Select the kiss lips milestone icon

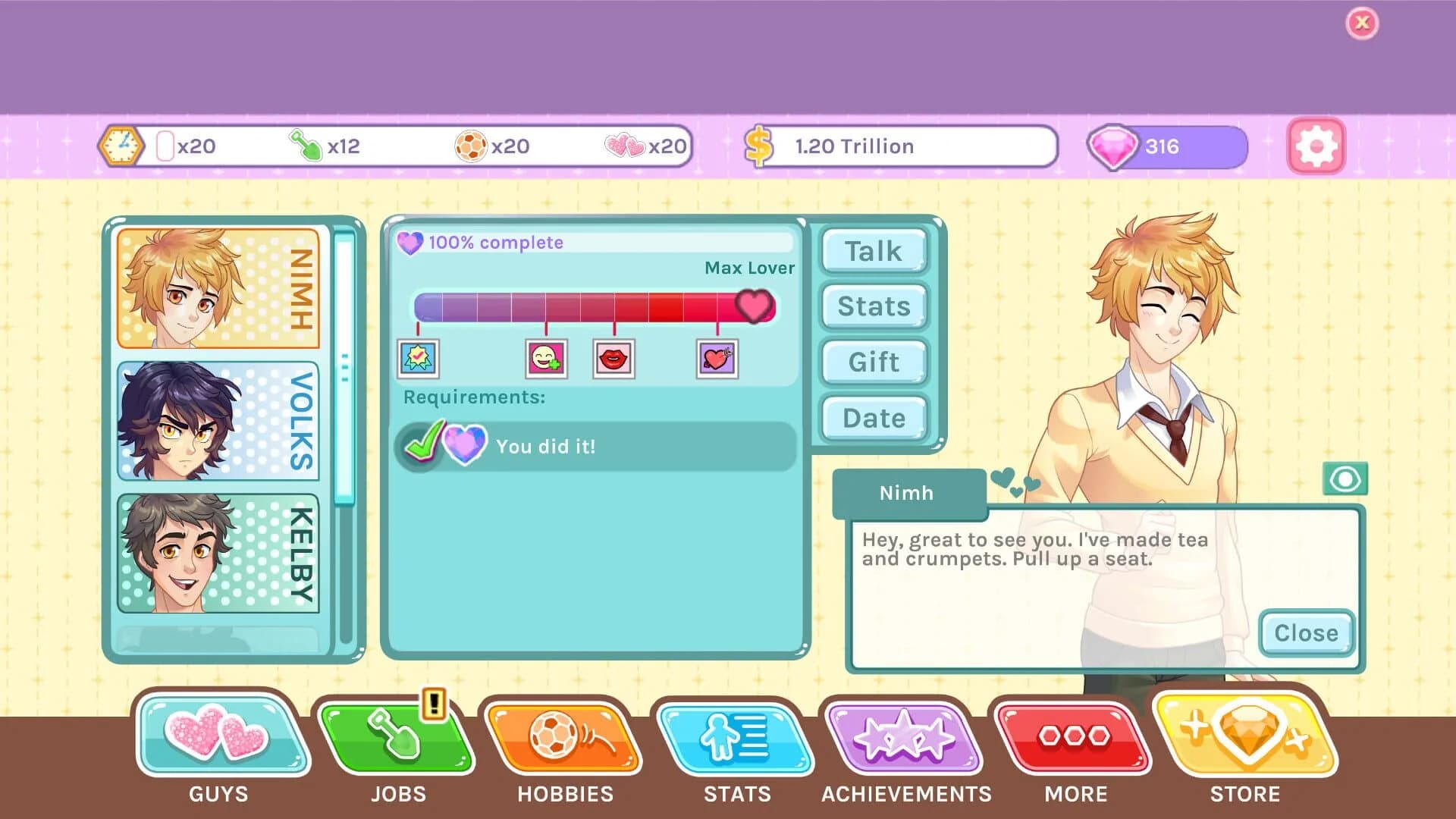(x=614, y=359)
